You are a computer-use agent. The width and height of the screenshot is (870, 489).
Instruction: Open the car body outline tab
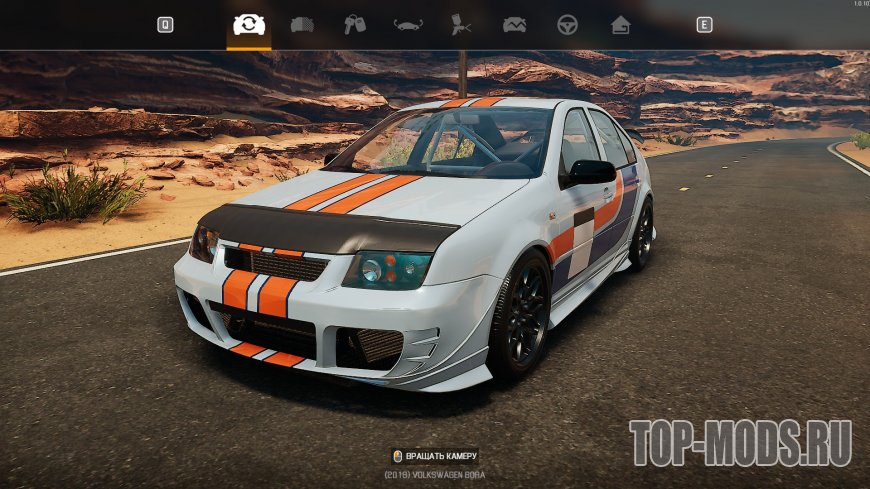(x=408, y=25)
